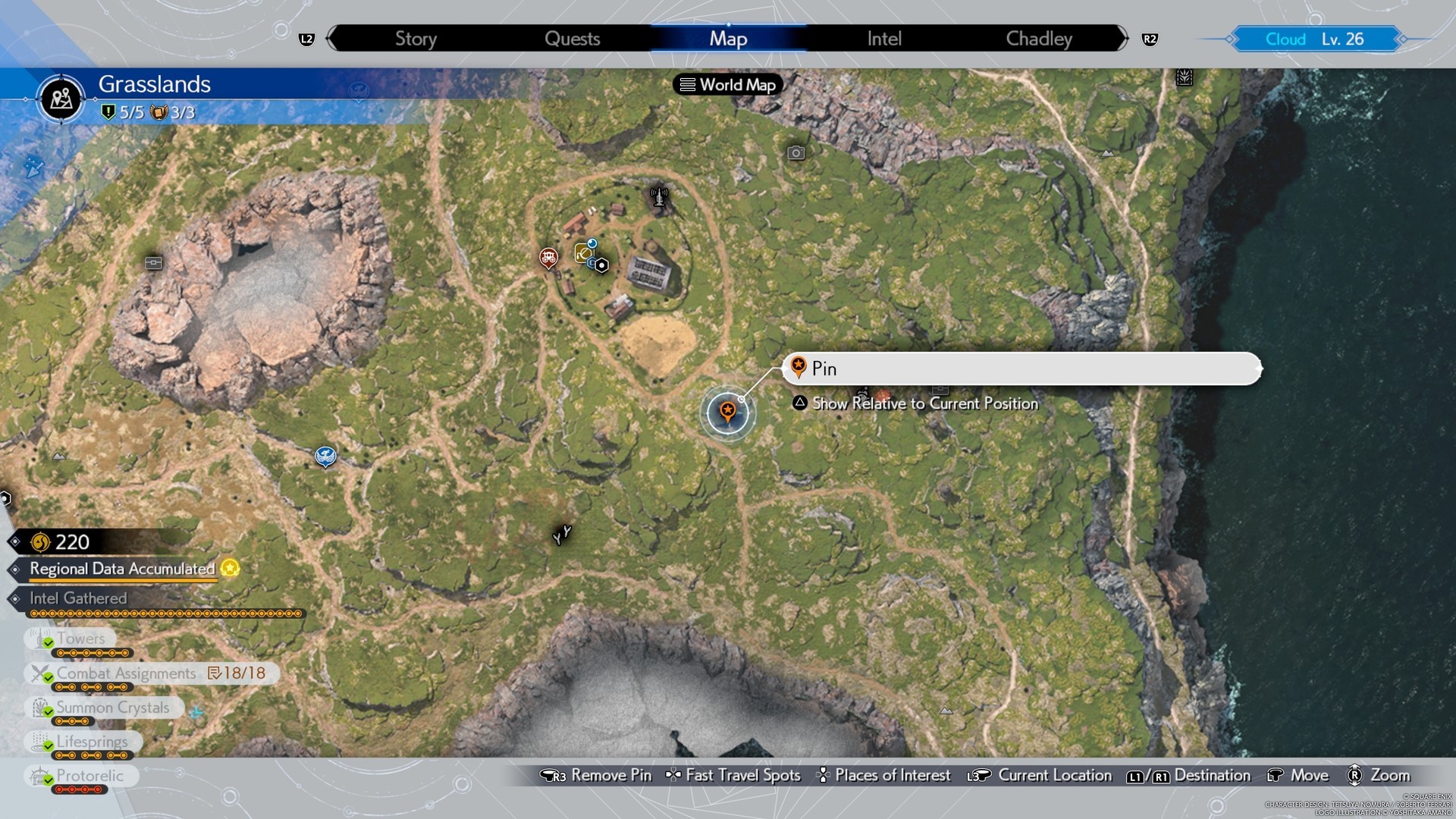1456x819 pixels.
Task: Click the camera photo spot marker
Action: coord(795,153)
